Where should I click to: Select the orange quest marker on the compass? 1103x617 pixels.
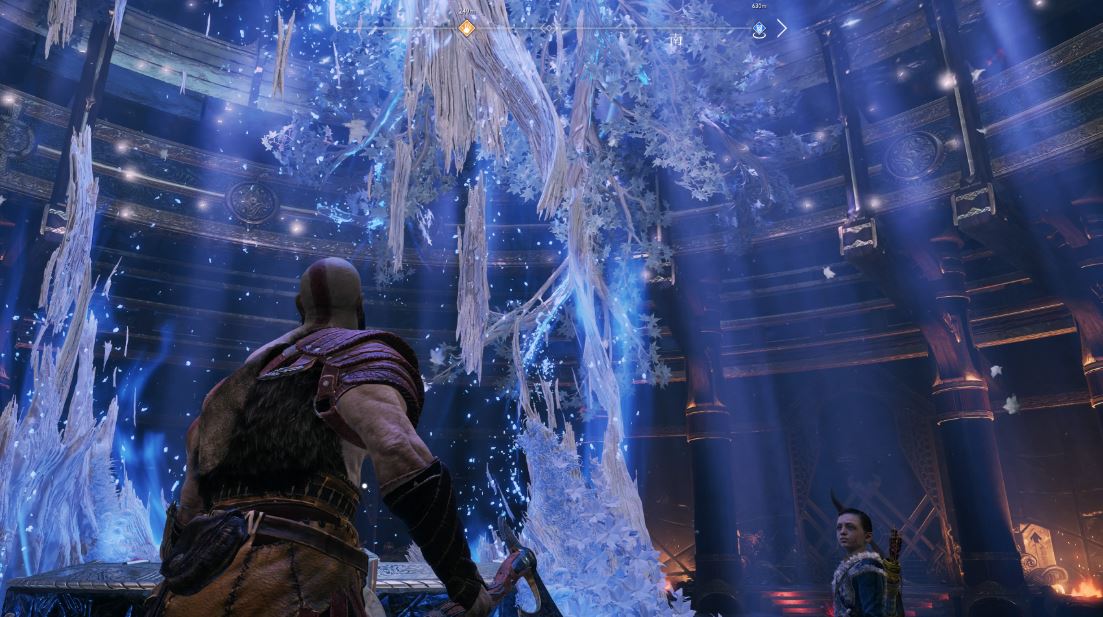pos(466,28)
